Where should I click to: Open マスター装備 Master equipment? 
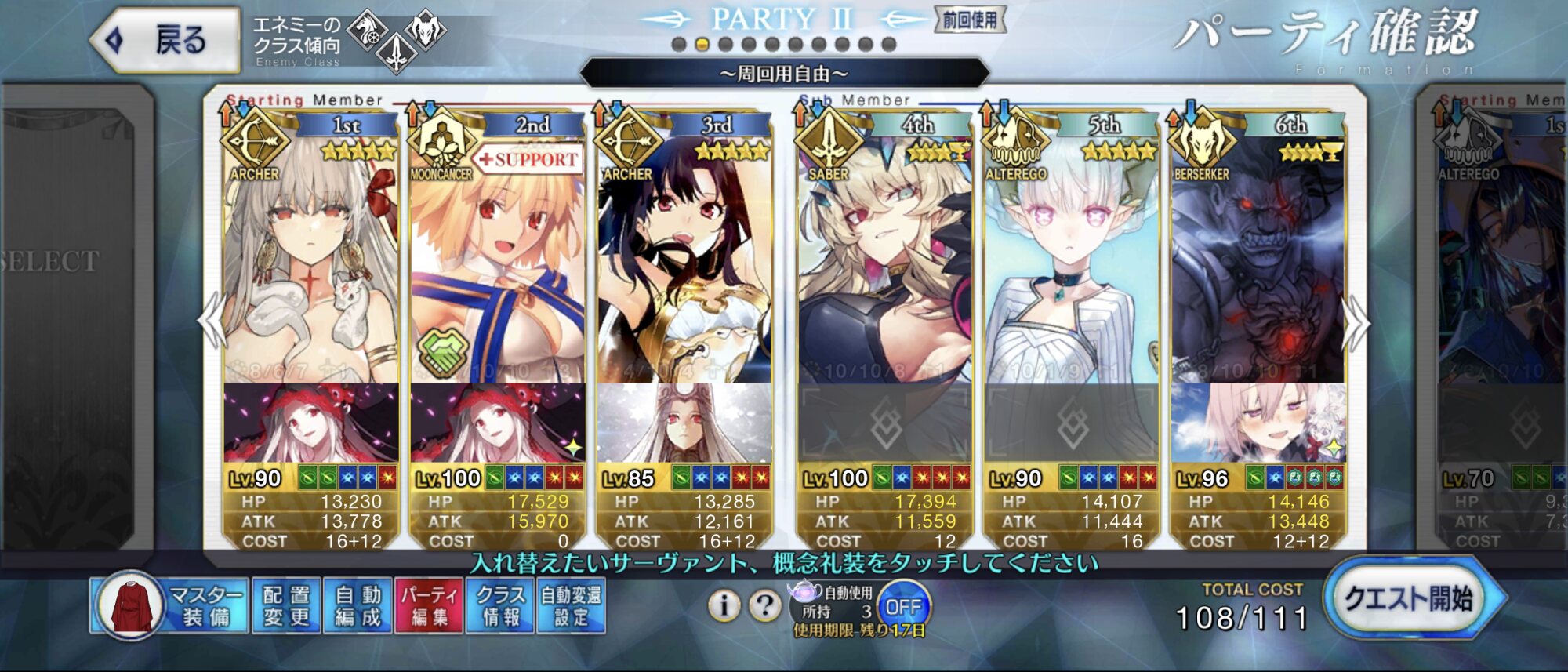click(171, 605)
